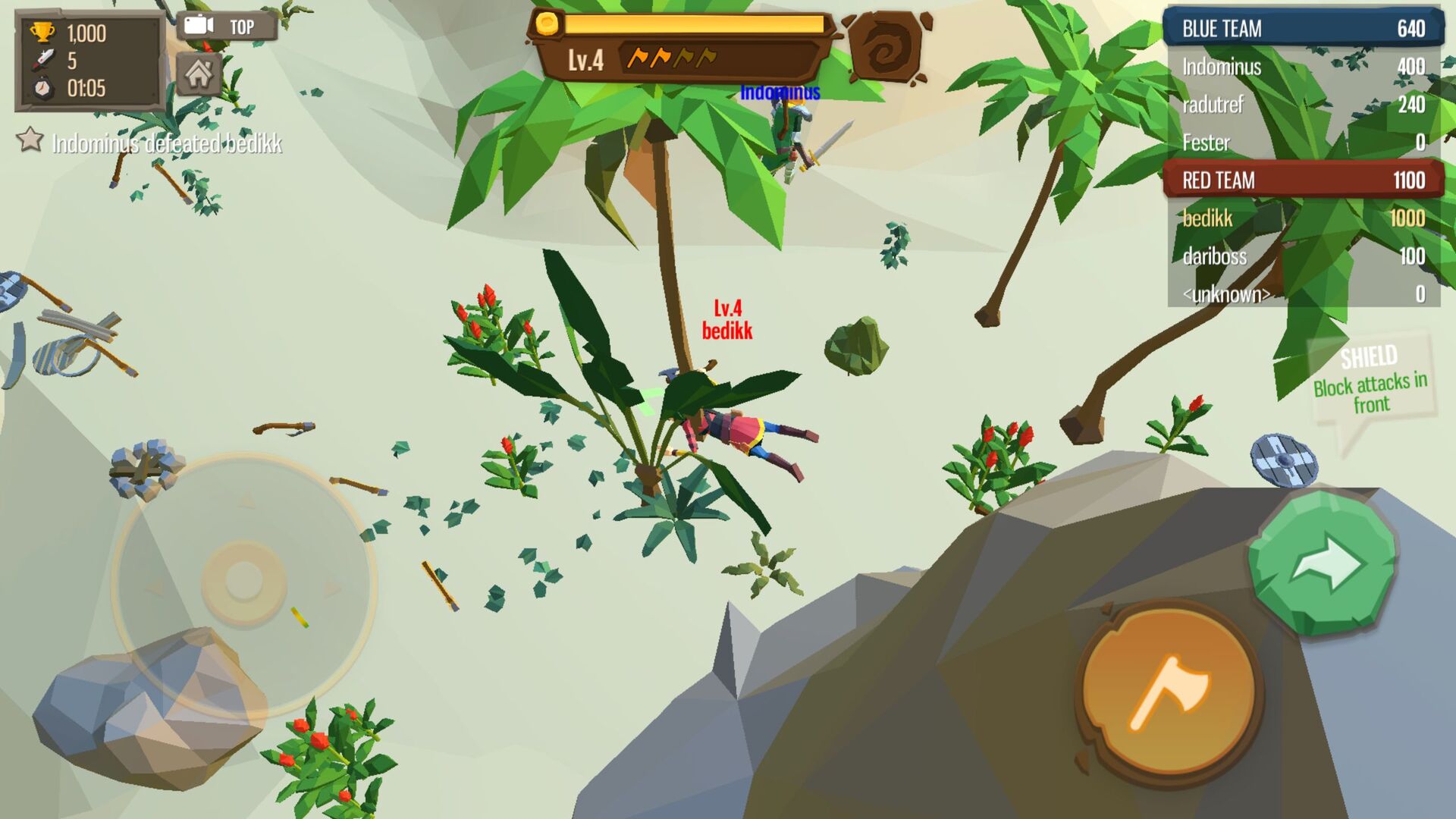This screenshot has width=1456, height=819.
Task: Expand the BLUE TEAM scoreboard header
Action: 1299,30
